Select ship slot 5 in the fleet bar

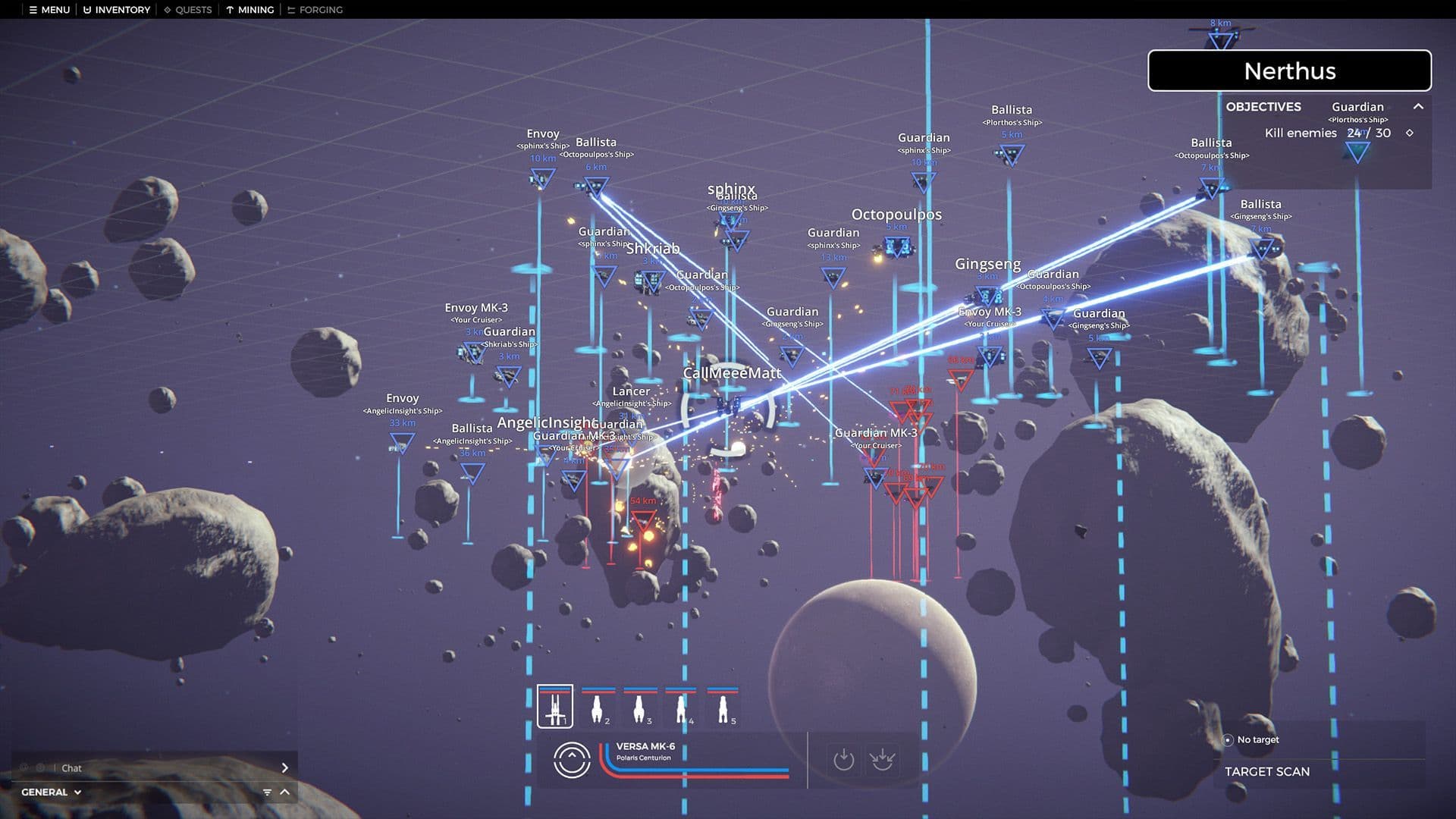[x=723, y=707]
